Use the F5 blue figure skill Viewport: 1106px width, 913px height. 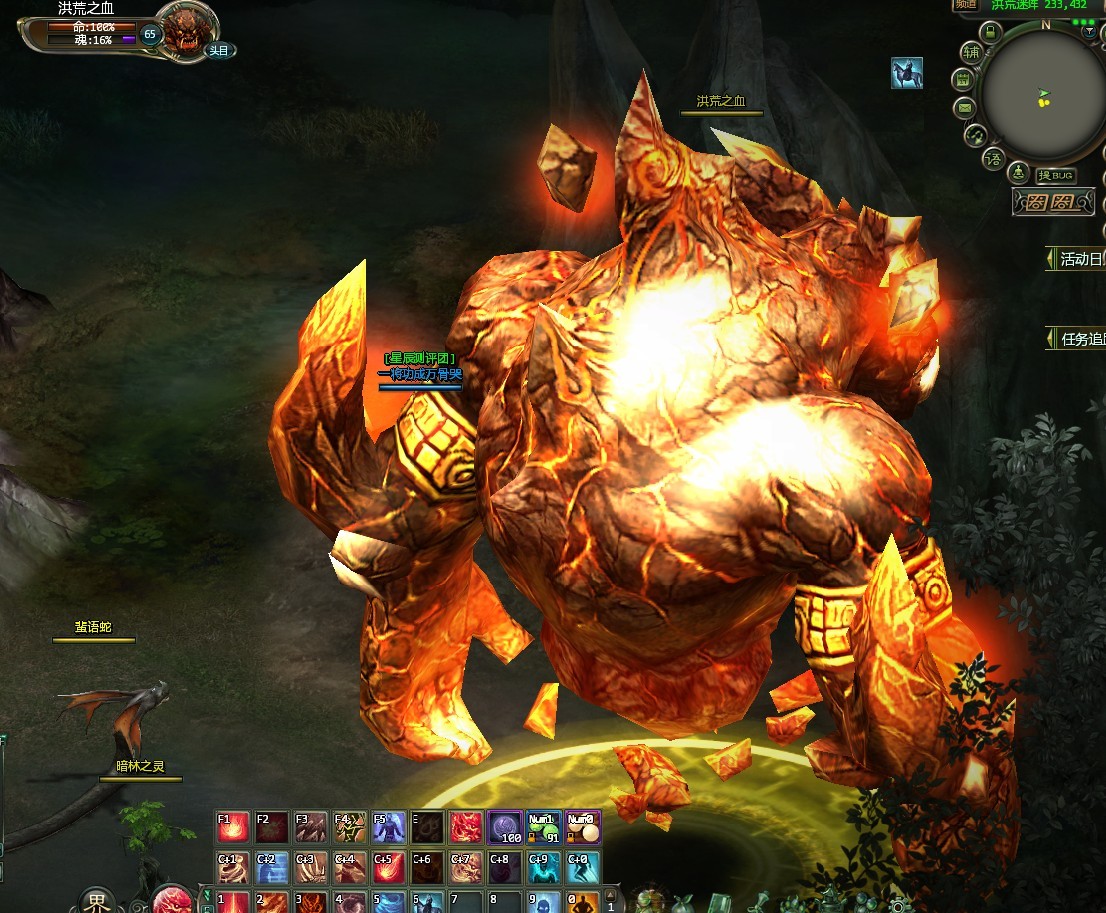point(389,828)
